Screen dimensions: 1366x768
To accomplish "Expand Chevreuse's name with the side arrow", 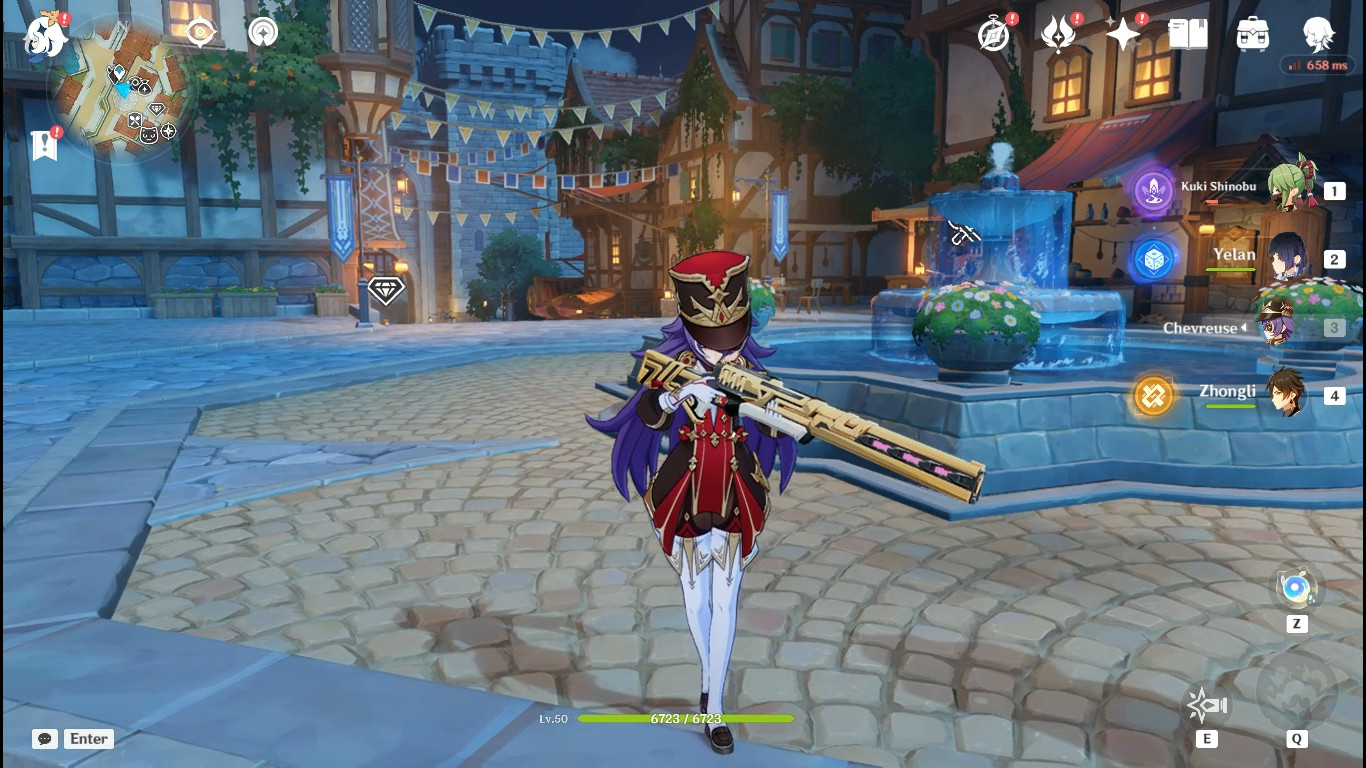I will click(x=1243, y=327).
